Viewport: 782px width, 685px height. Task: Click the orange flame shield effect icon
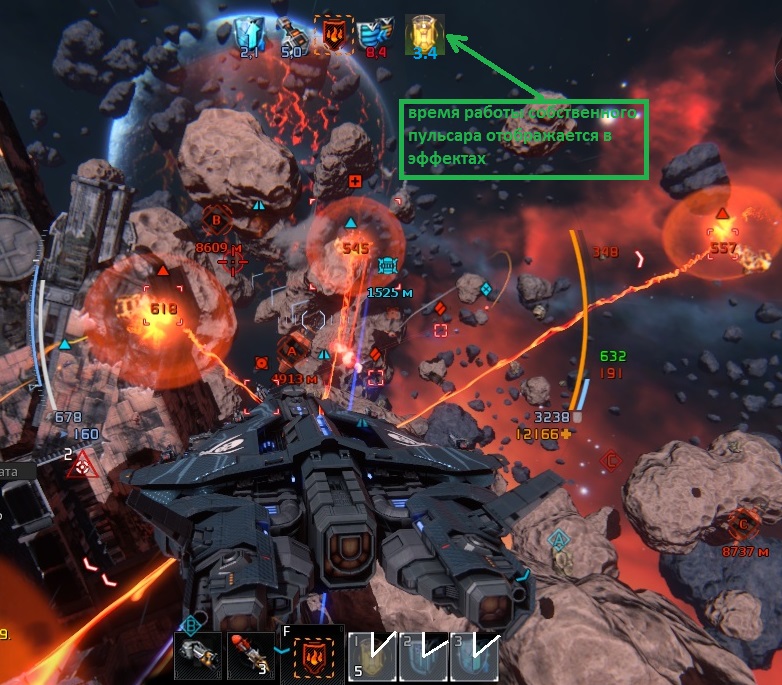tap(333, 32)
